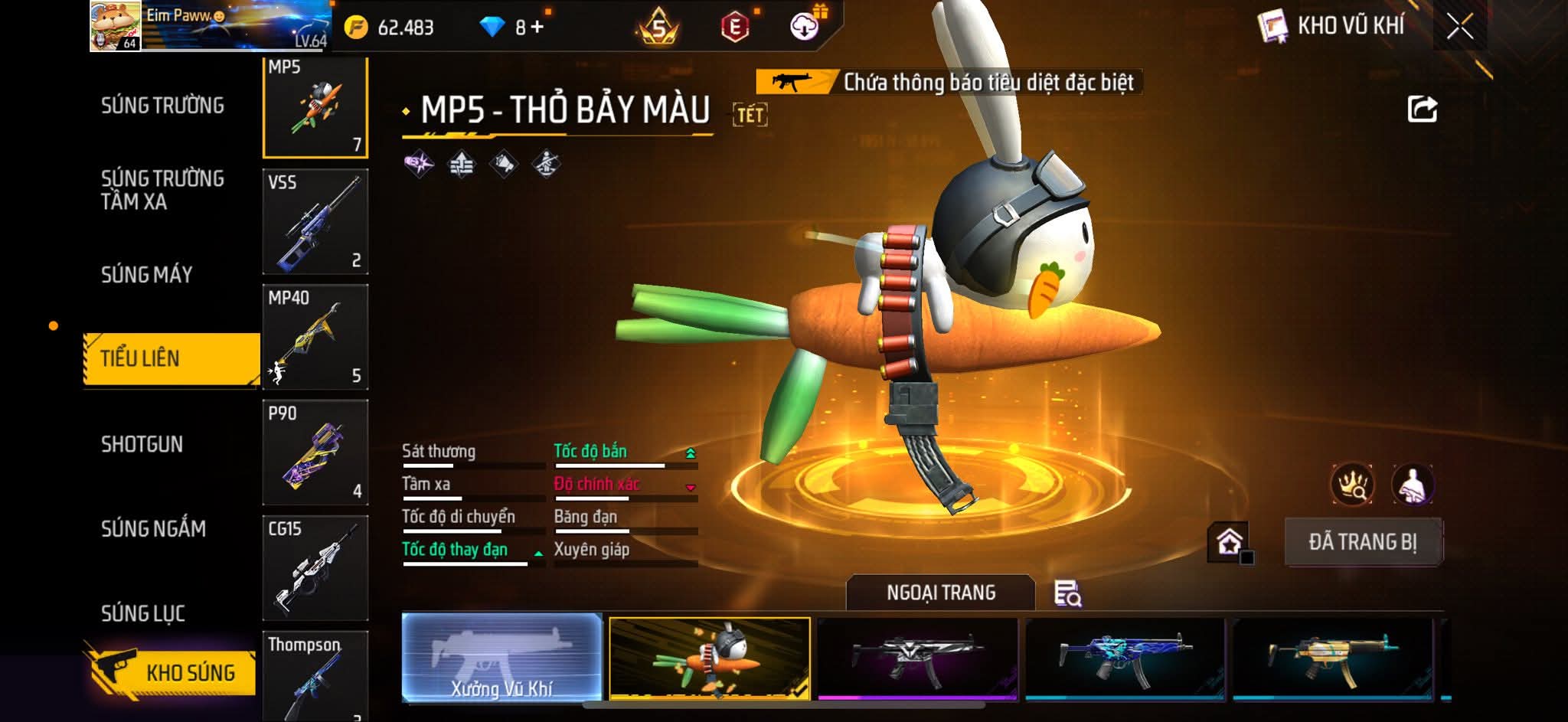
Task: Switch to the Súng Trường category
Action: tap(162, 106)
